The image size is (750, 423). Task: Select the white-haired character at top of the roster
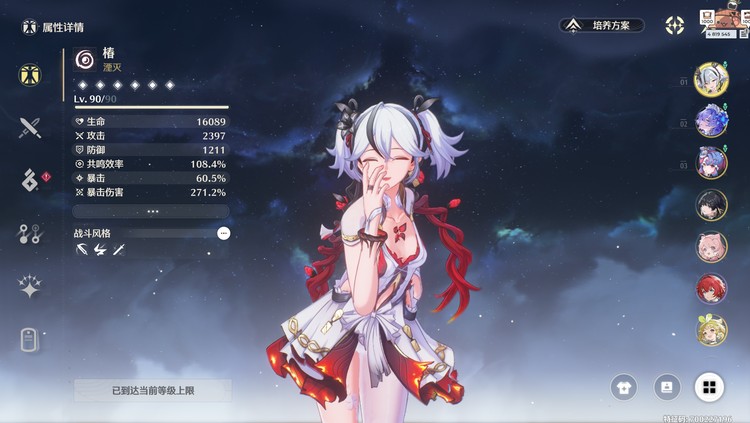(x=711, y=79)
